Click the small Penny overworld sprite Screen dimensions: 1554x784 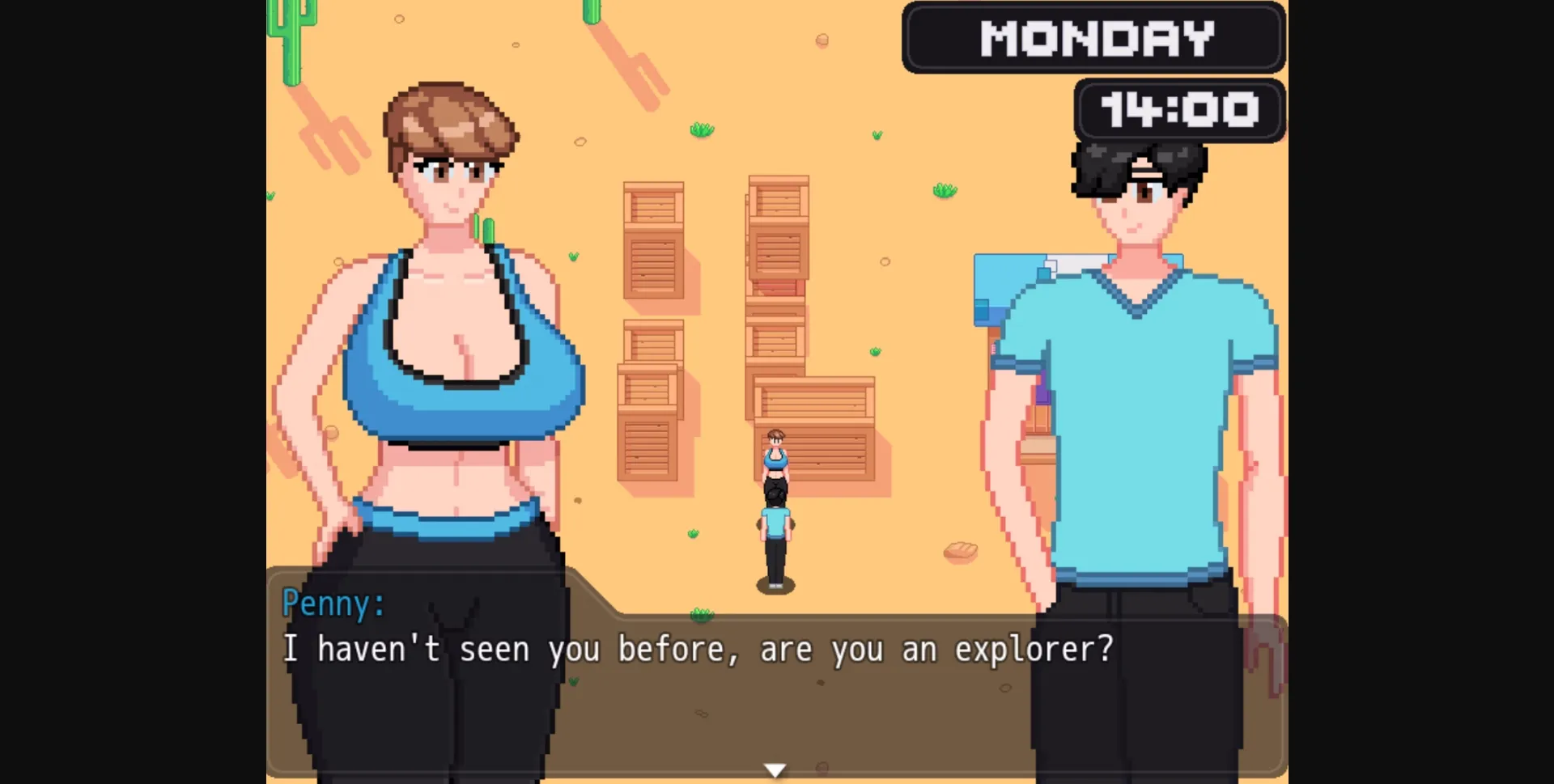click(775, 461)
